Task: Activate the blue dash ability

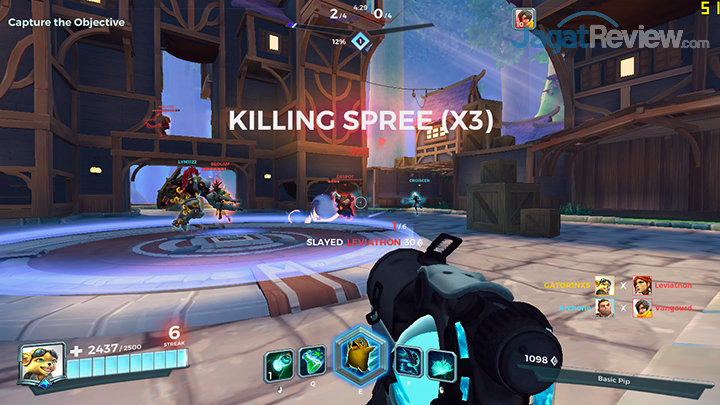Action: tap(409, 362)
